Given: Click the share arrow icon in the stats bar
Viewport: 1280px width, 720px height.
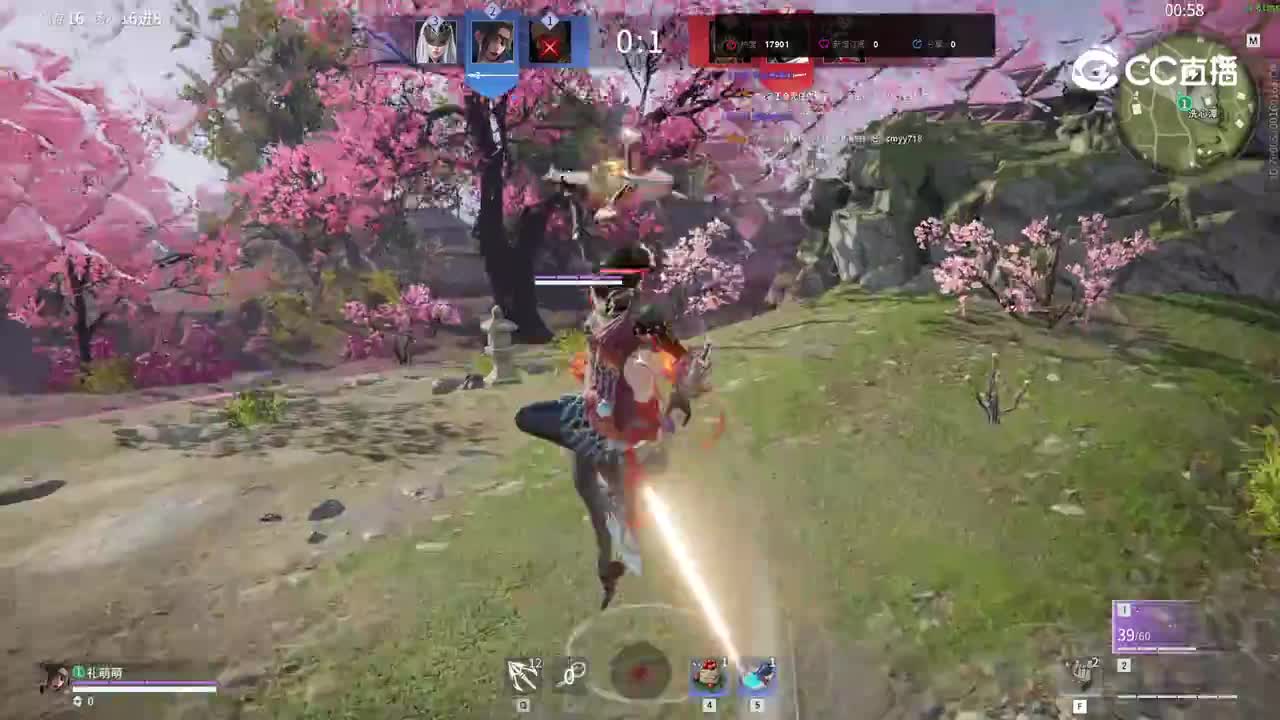Looking at the screenshot, I should (x=917, y=44).
